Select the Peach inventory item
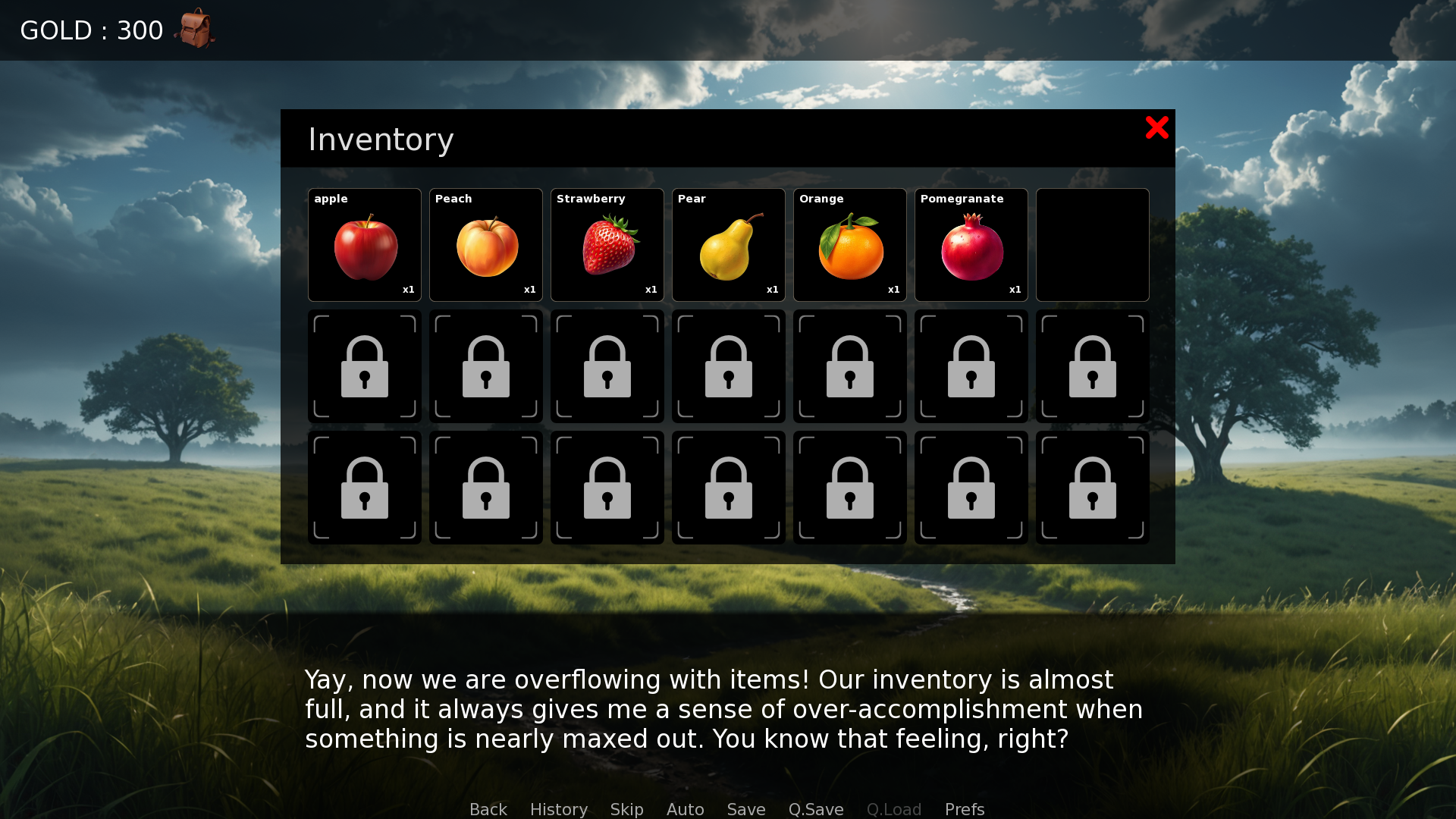The width and height of the screenshot is (1456, 819). [485, 244]
